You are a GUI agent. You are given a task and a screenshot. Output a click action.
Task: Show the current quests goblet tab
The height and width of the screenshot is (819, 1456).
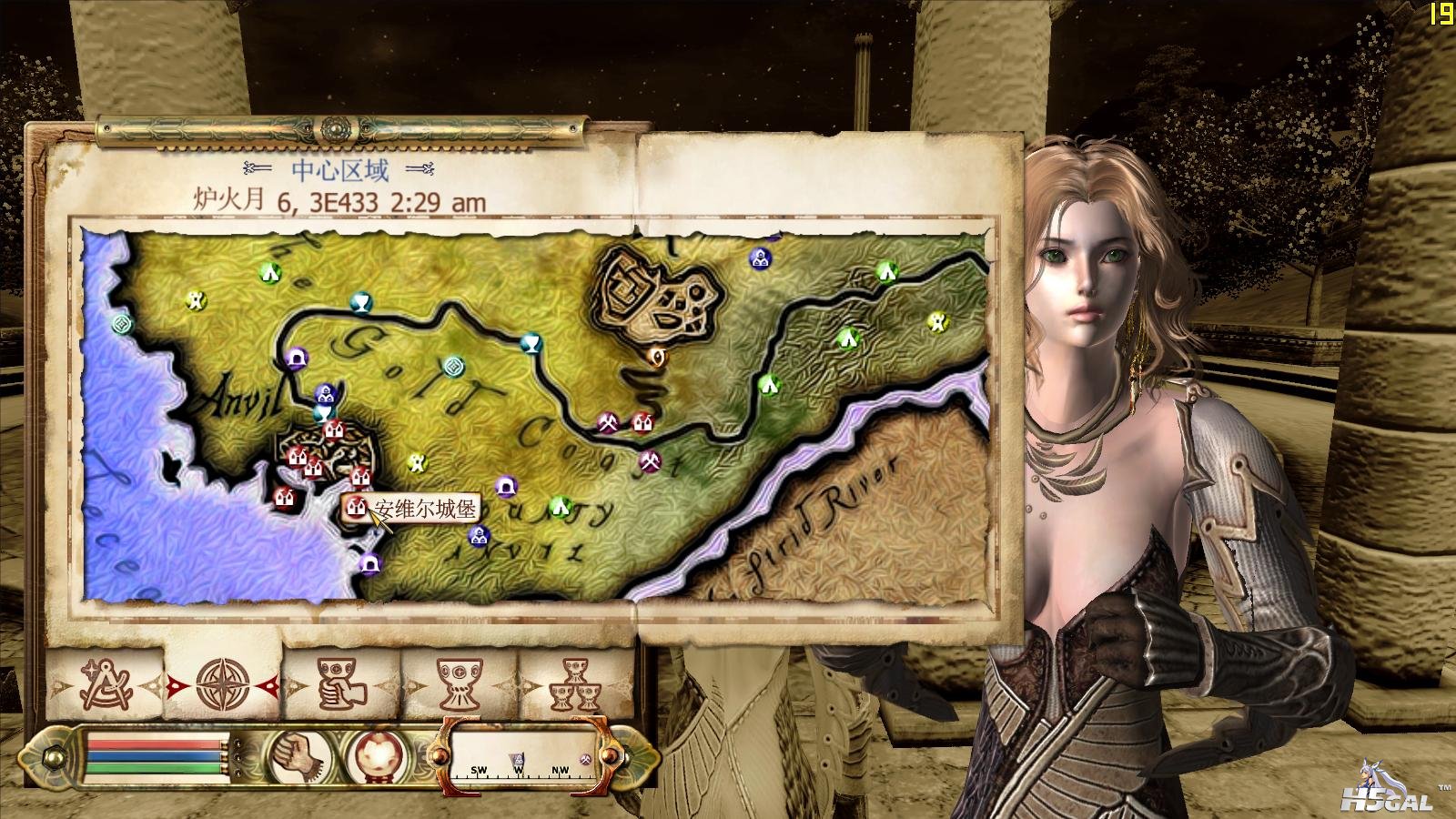pos(460,684)
